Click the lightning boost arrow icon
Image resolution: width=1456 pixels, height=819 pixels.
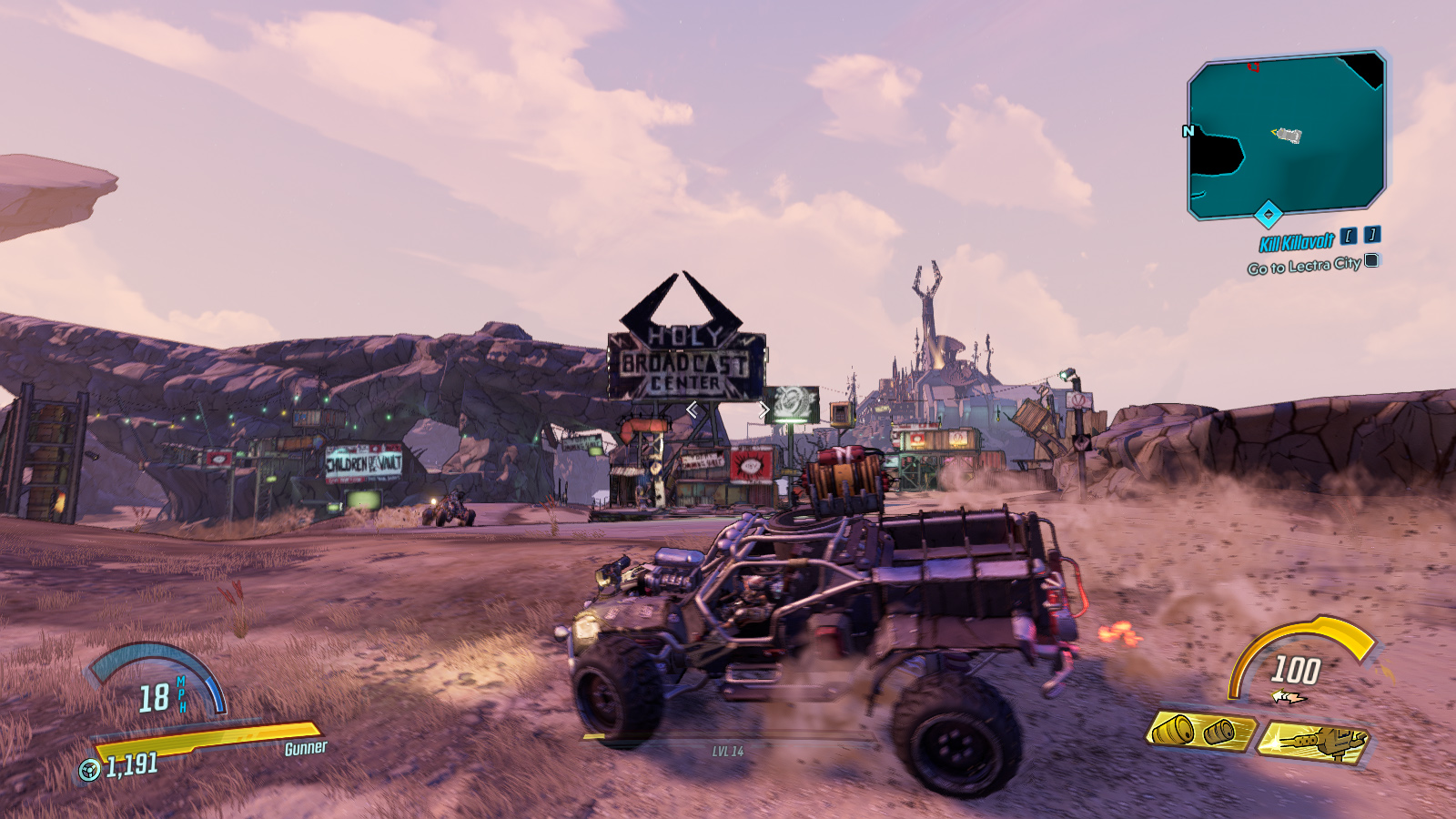coord(1288,696)
